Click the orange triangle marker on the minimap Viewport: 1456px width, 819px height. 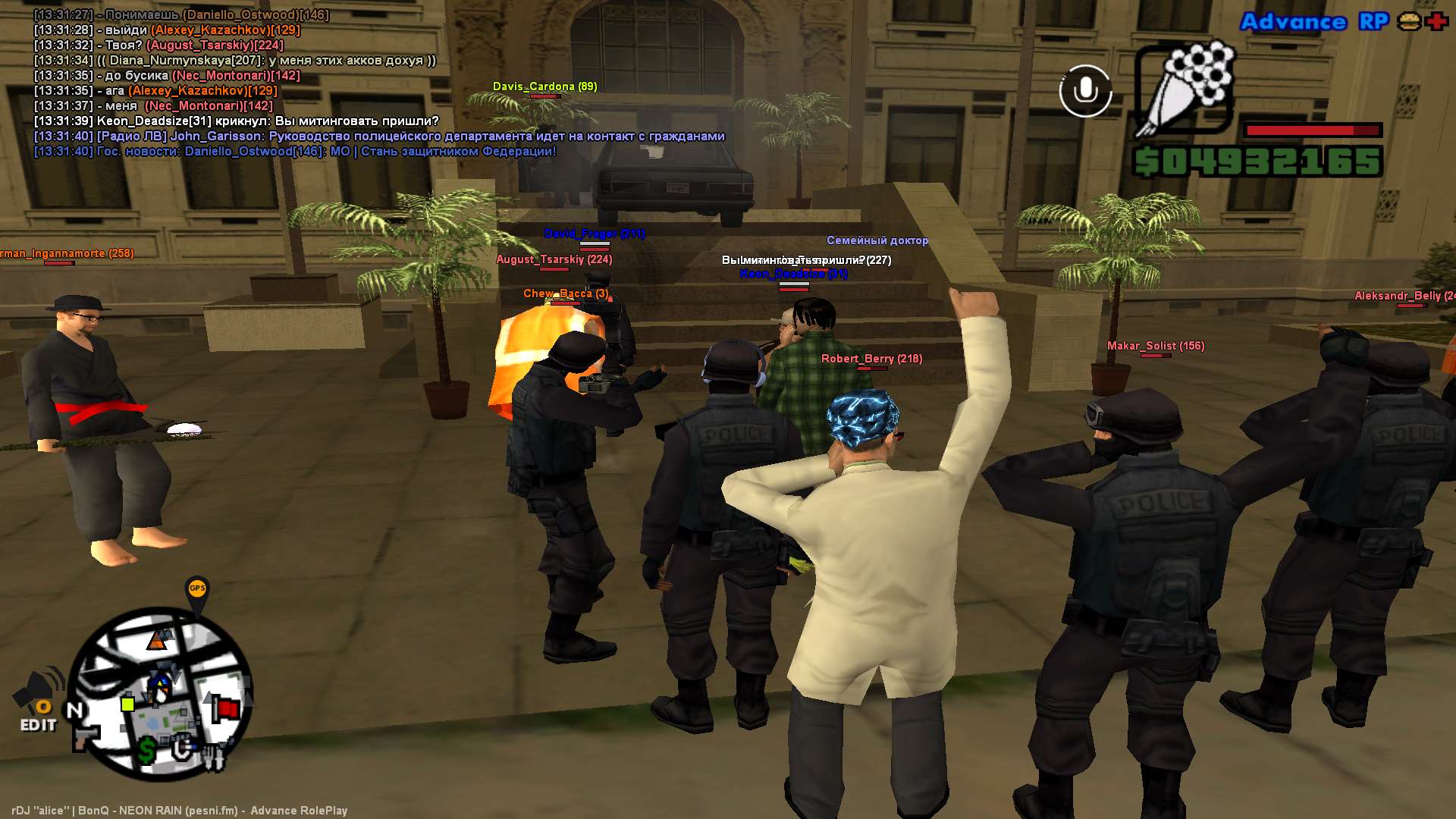[157, 642]
